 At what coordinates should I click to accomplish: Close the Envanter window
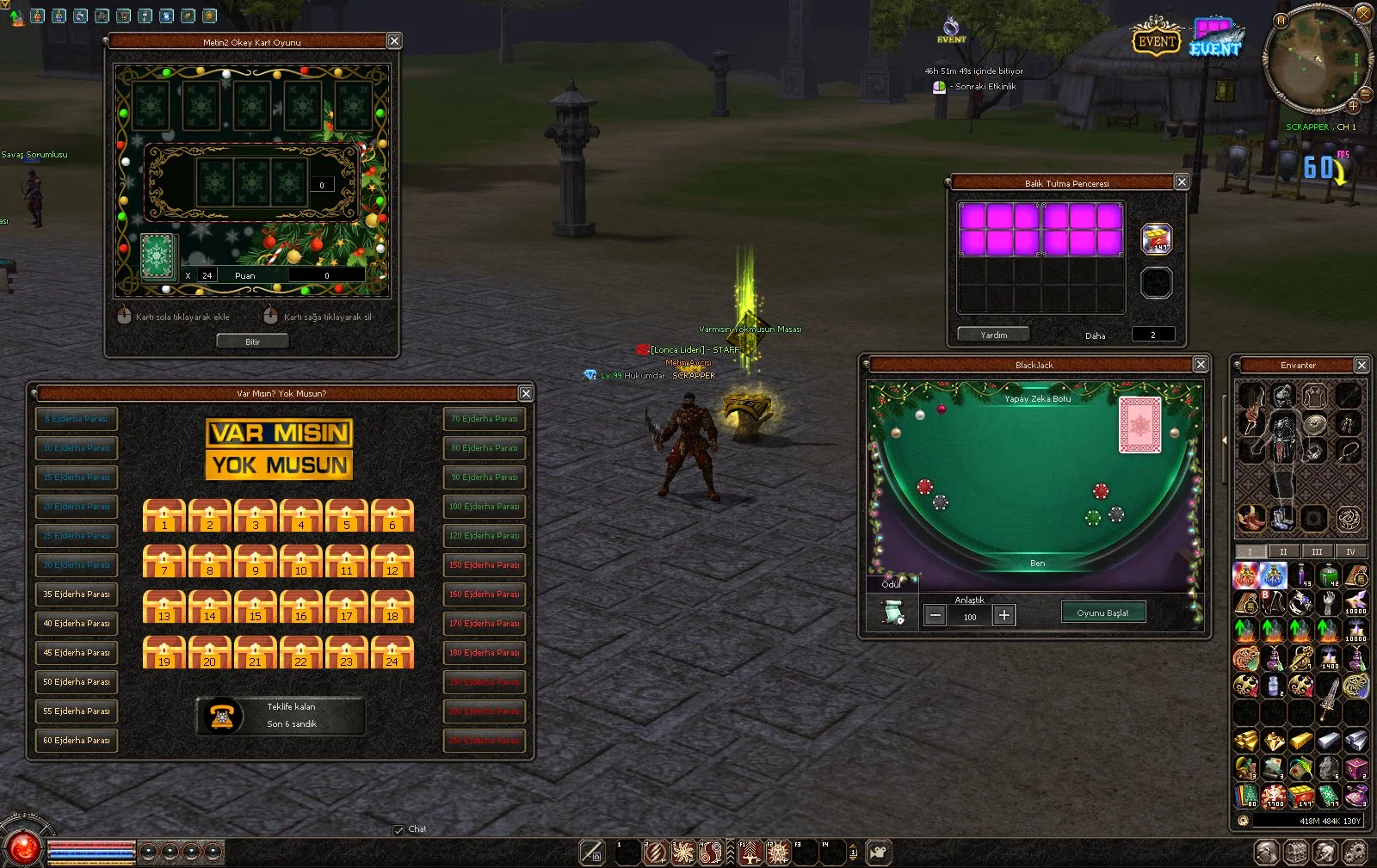1362,365
